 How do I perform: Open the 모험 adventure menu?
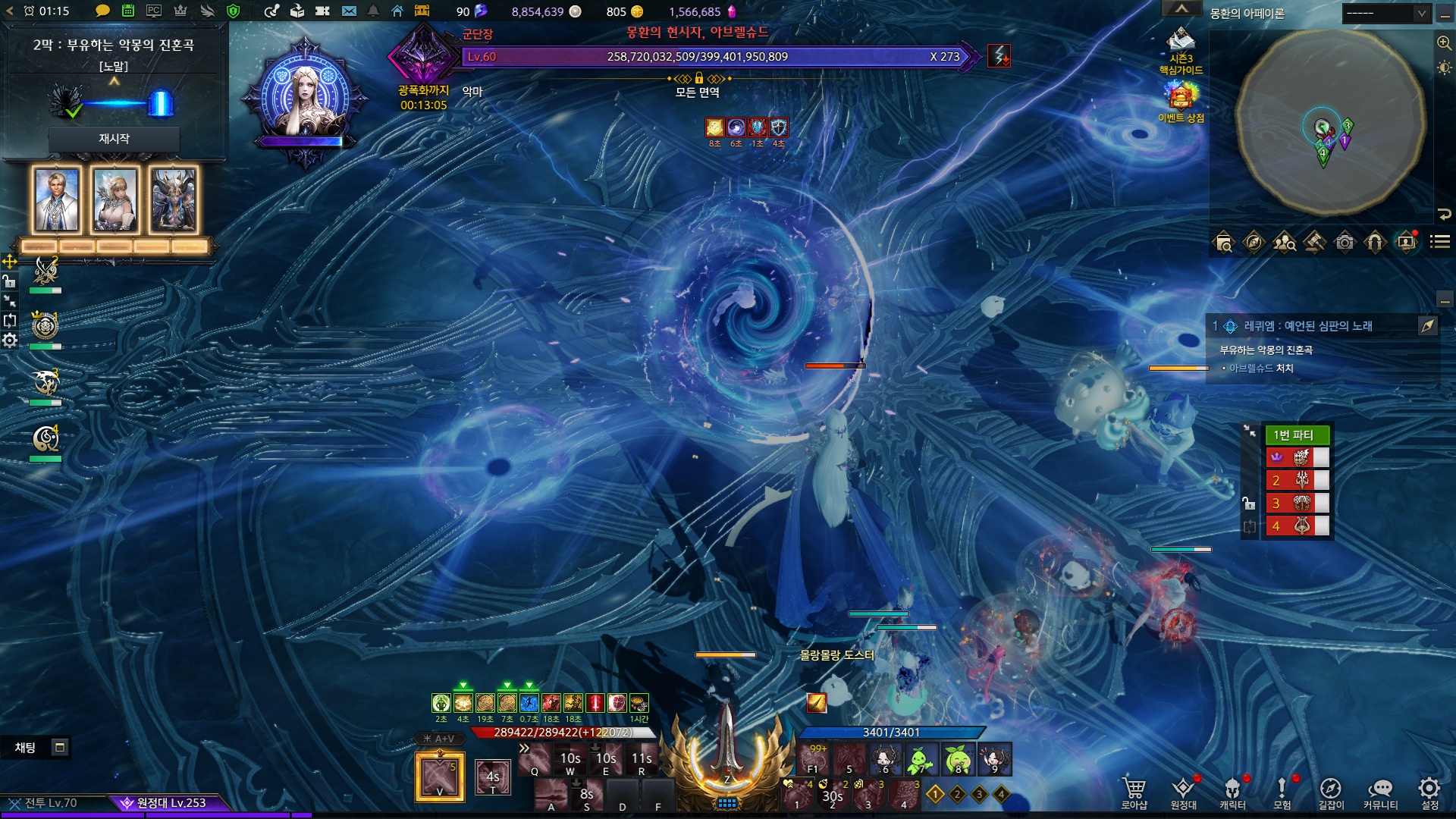(1282, 792)
